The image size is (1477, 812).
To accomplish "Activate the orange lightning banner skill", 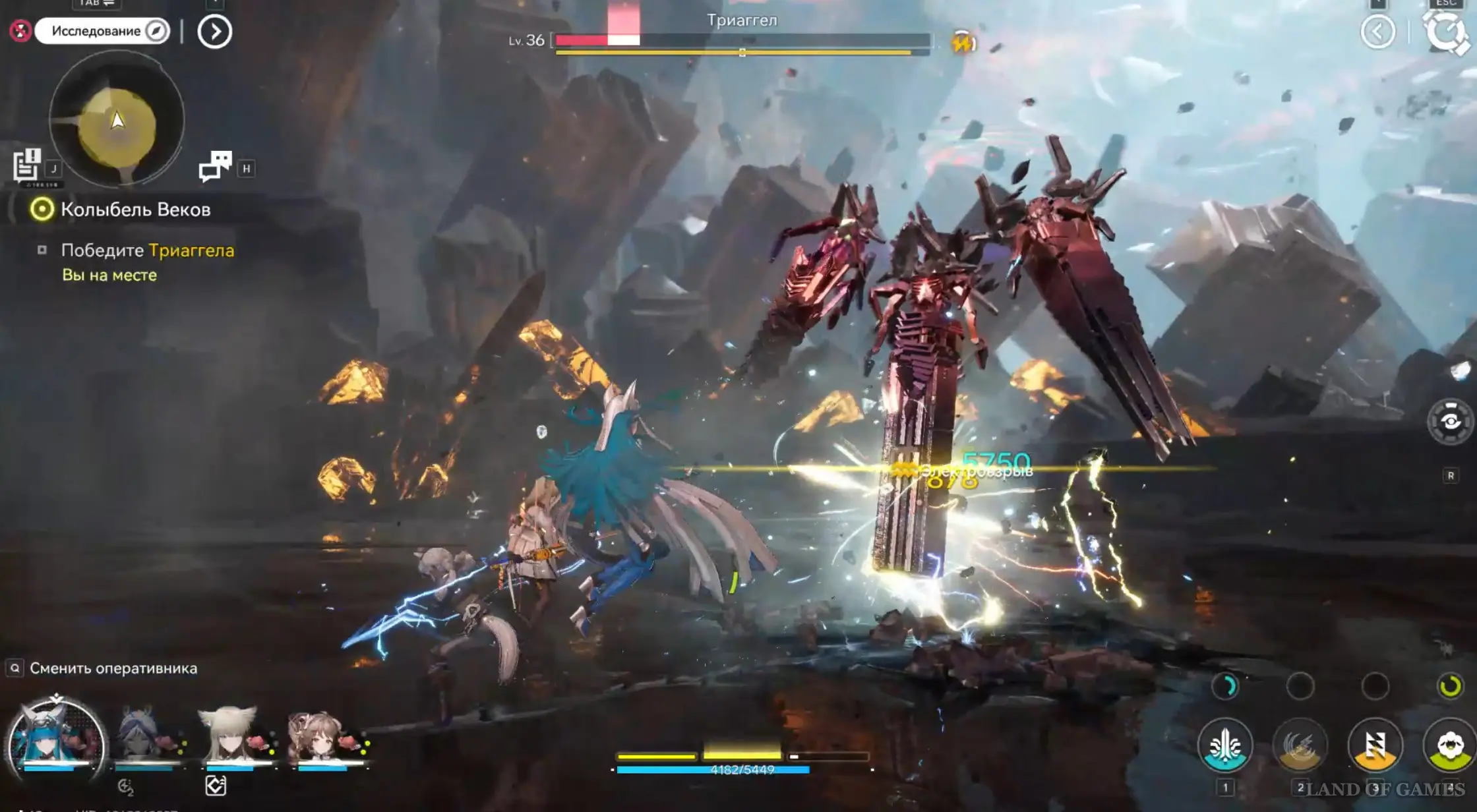I will (1375, 745).
